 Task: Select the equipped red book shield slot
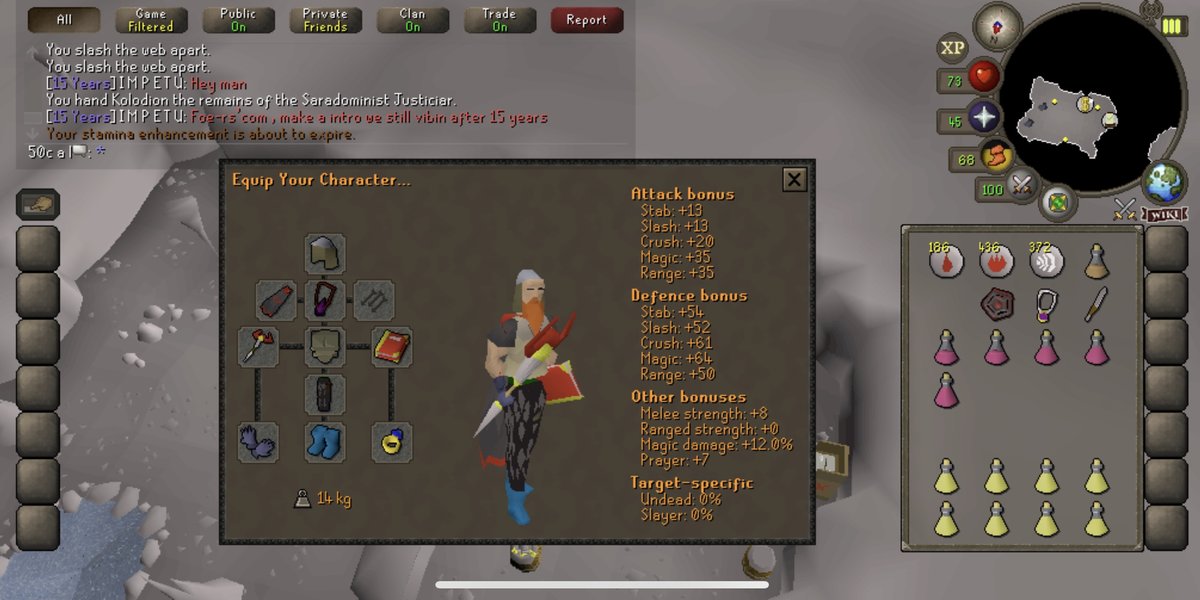click(393, 346)
